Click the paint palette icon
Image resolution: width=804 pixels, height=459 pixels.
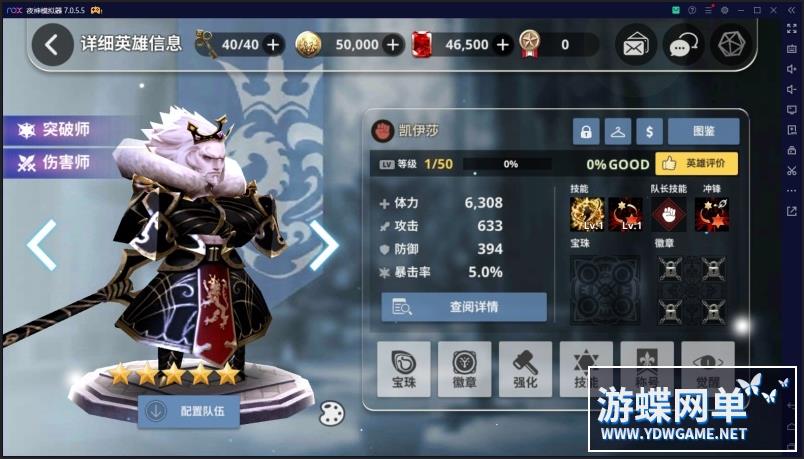coord(332,412)
